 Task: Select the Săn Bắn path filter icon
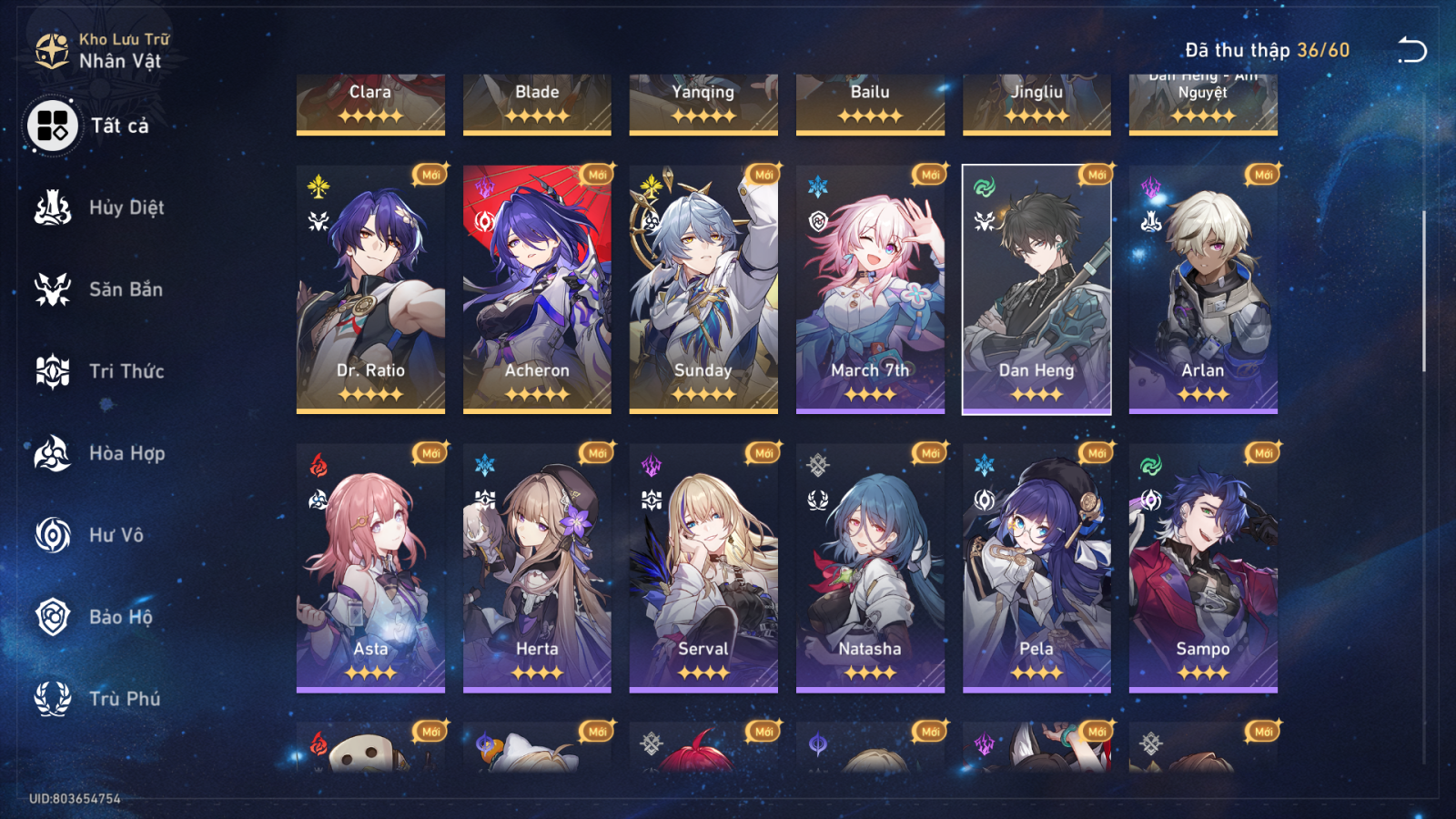pyautogui.click(x=53, y=289)
